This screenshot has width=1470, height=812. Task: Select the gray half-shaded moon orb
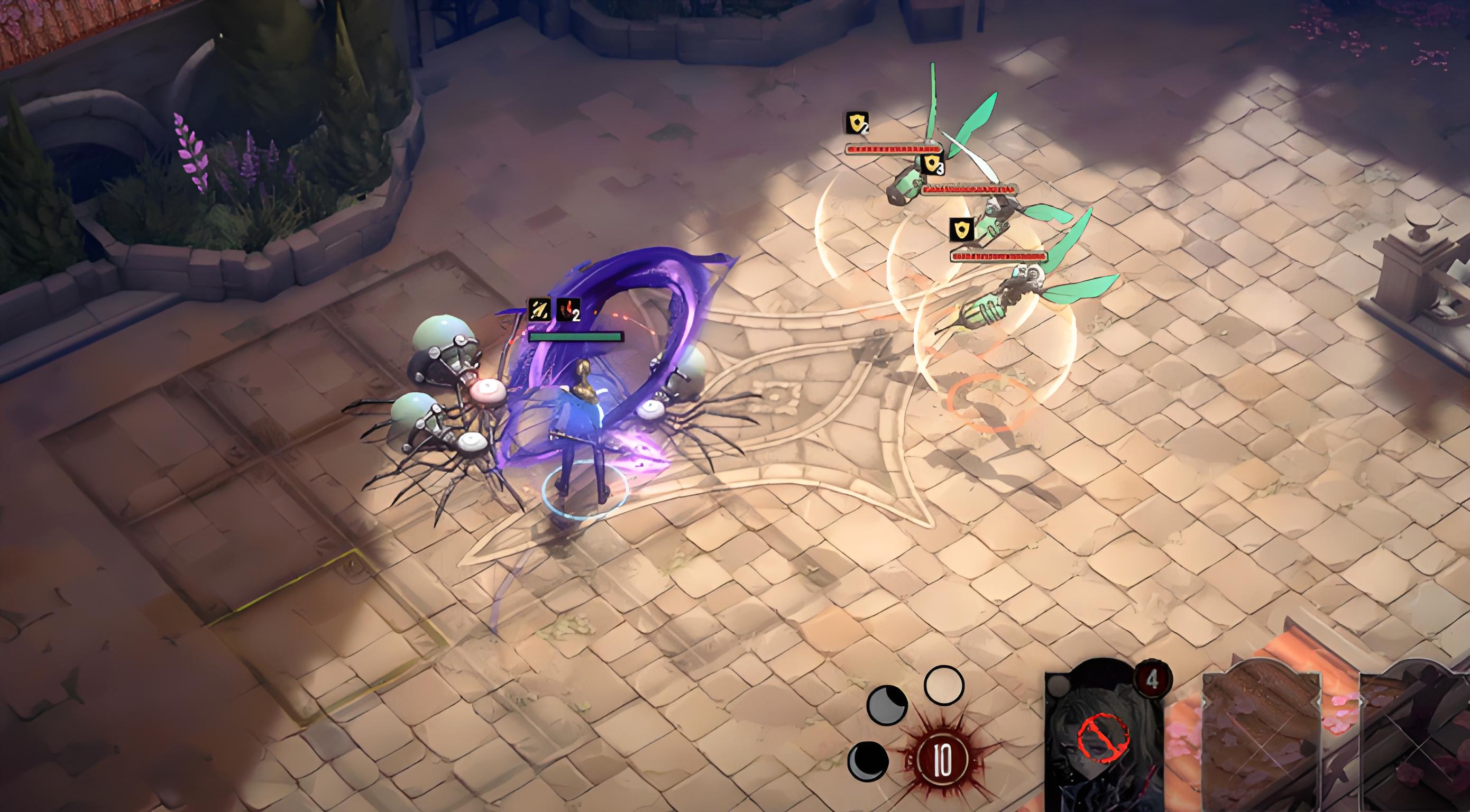(x=887, y=705)
